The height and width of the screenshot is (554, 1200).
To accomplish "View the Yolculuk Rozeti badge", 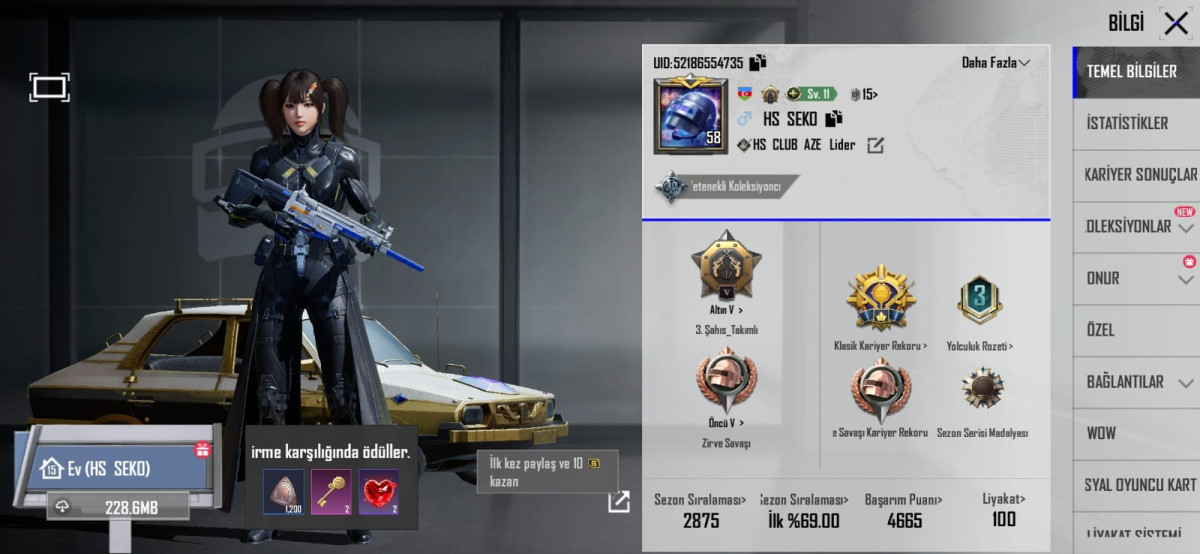I will [x=979, y=300].
